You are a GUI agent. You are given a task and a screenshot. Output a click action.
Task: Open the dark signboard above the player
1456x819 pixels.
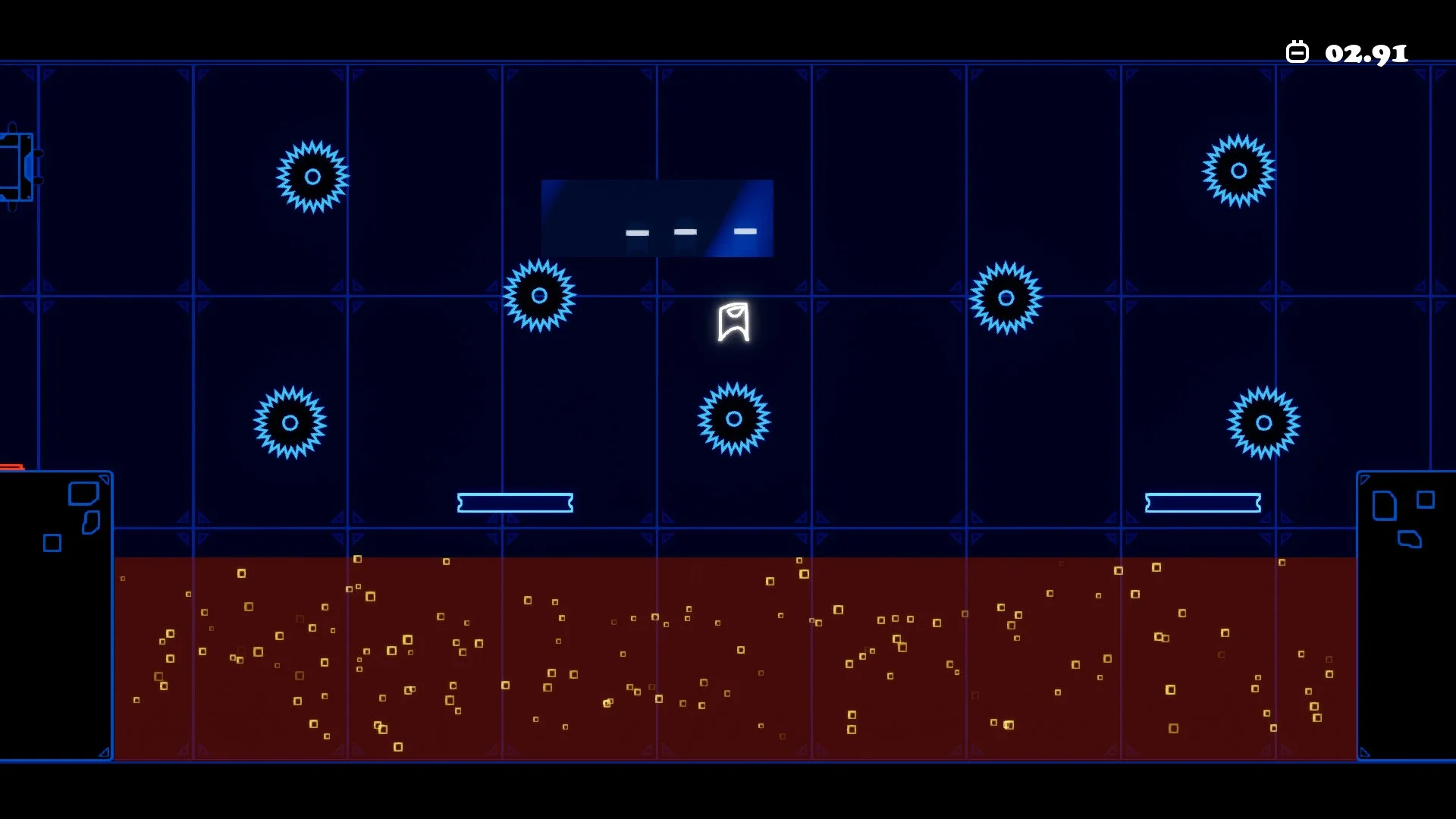(657, 218)
